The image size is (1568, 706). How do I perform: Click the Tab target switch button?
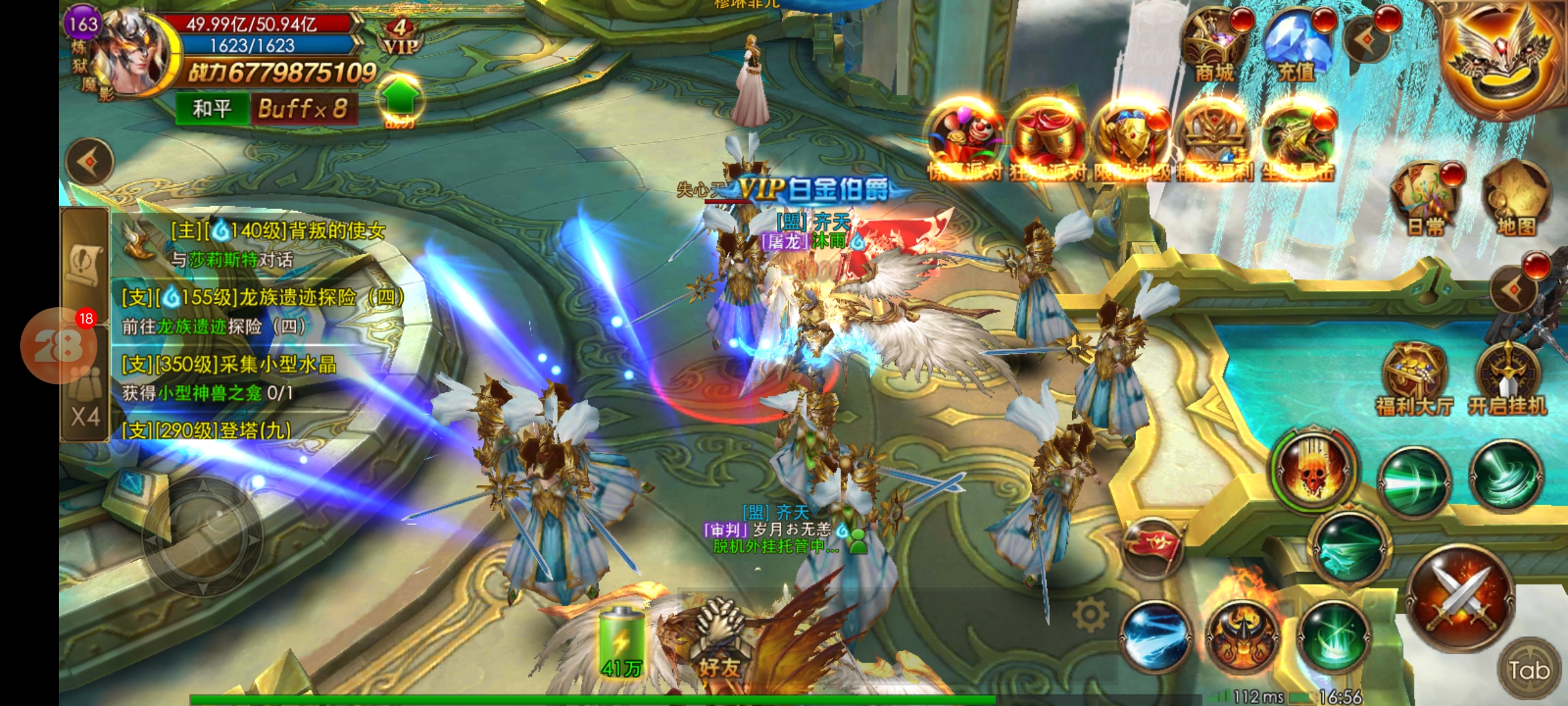(x=1529, y=670)
